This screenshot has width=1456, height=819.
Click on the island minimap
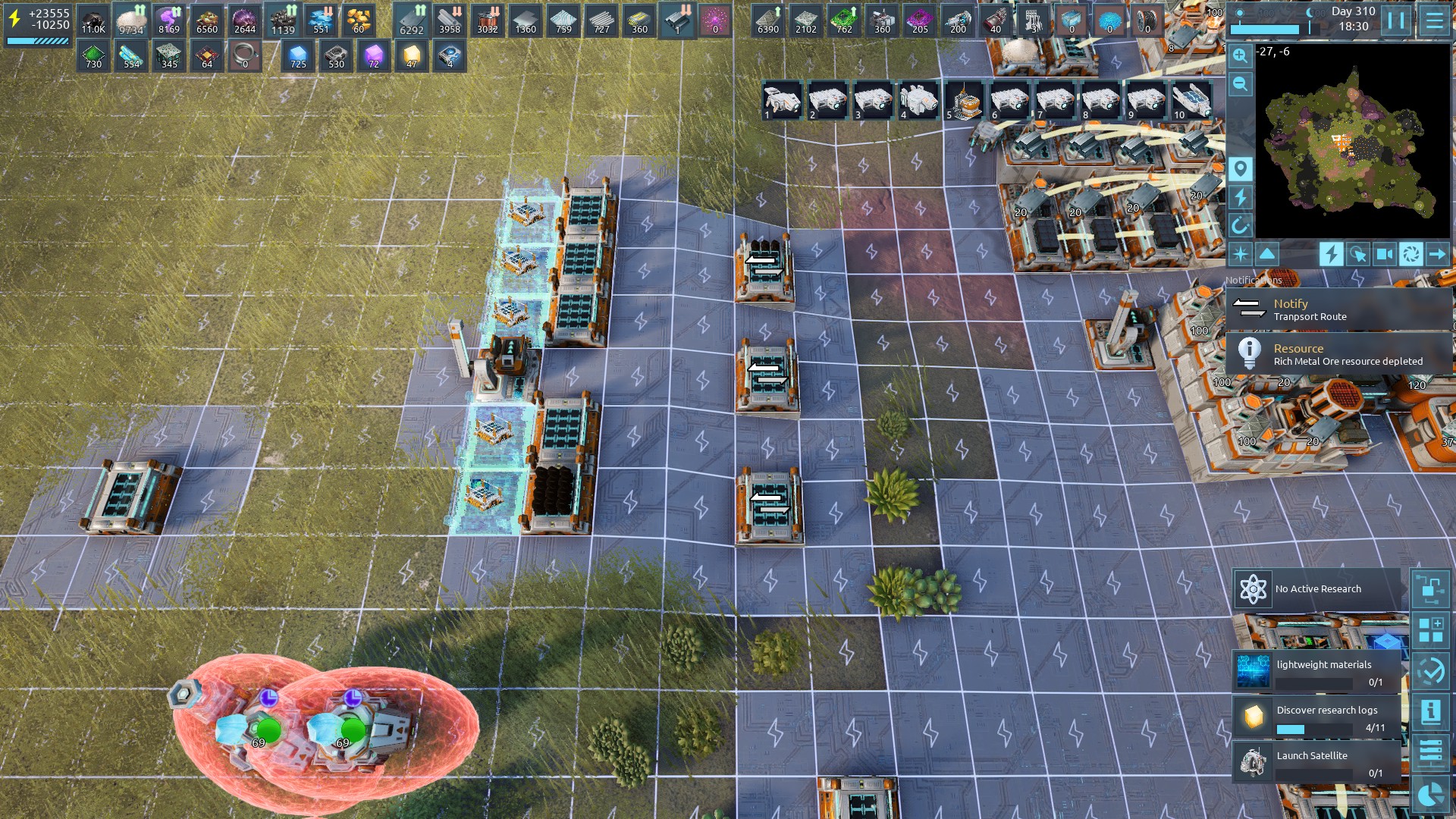click(1352, 142)
